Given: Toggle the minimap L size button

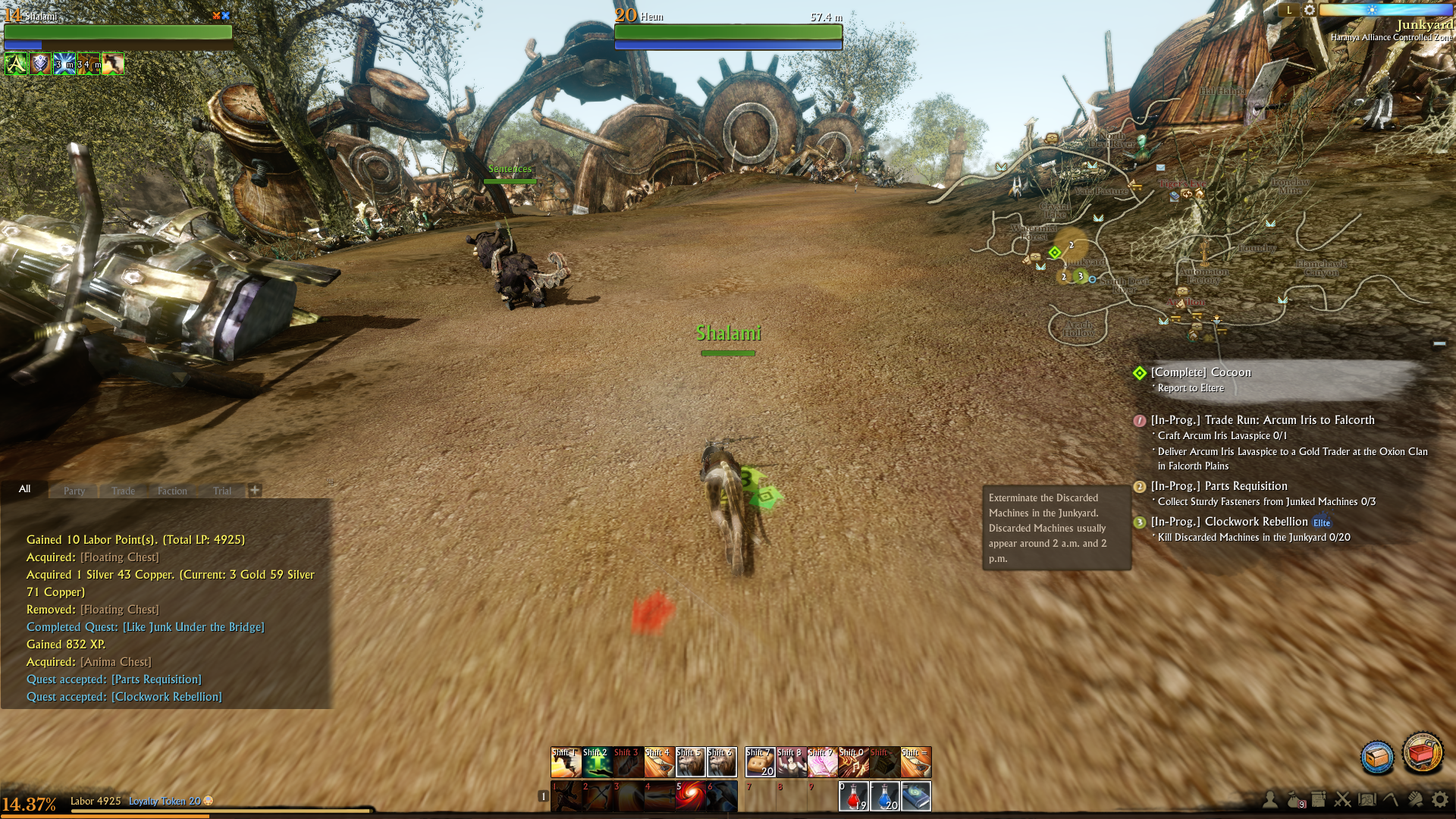Looking at the screenshot, I should (x=1289, y=11).
